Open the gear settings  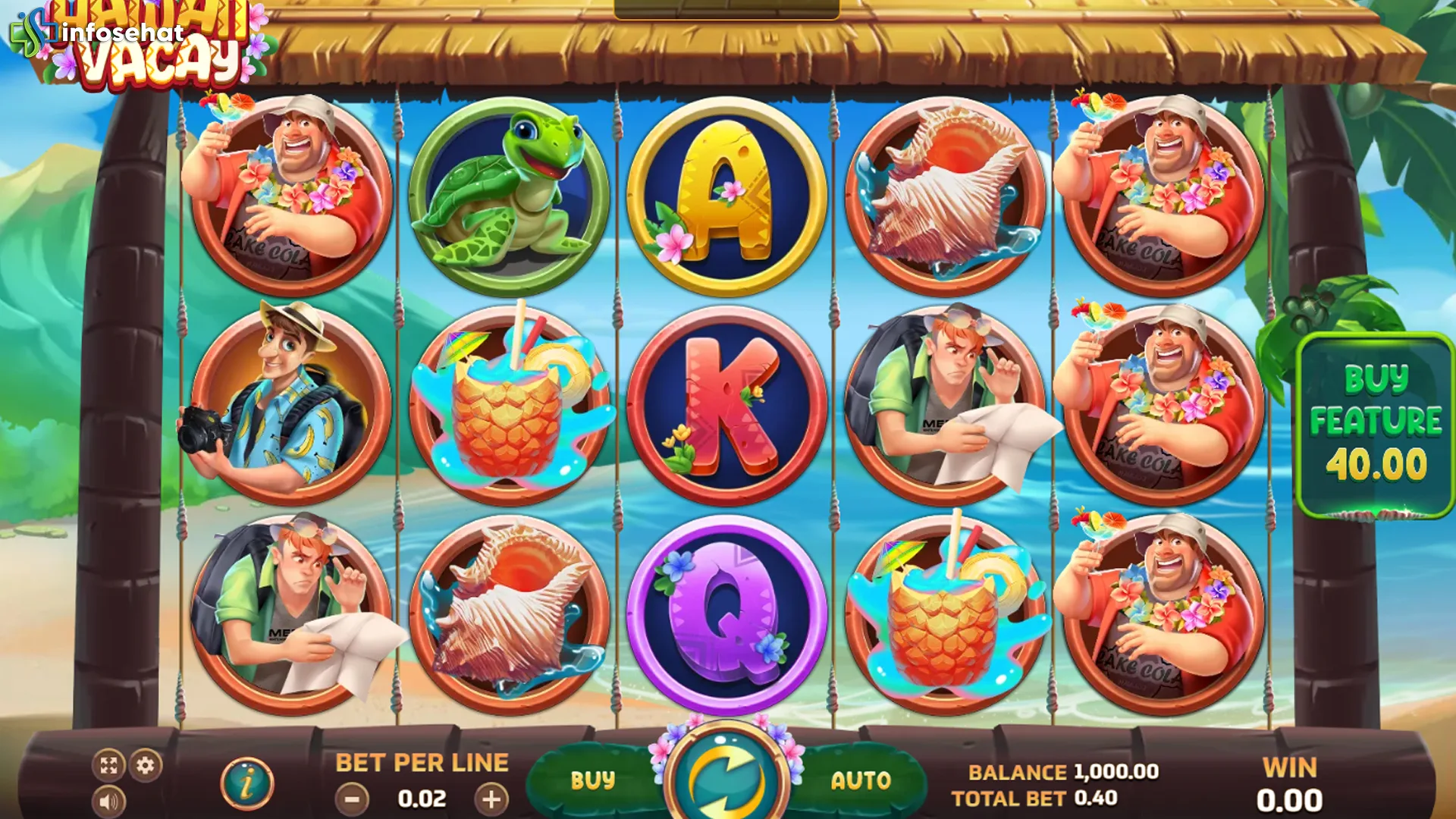coord(146,765)
